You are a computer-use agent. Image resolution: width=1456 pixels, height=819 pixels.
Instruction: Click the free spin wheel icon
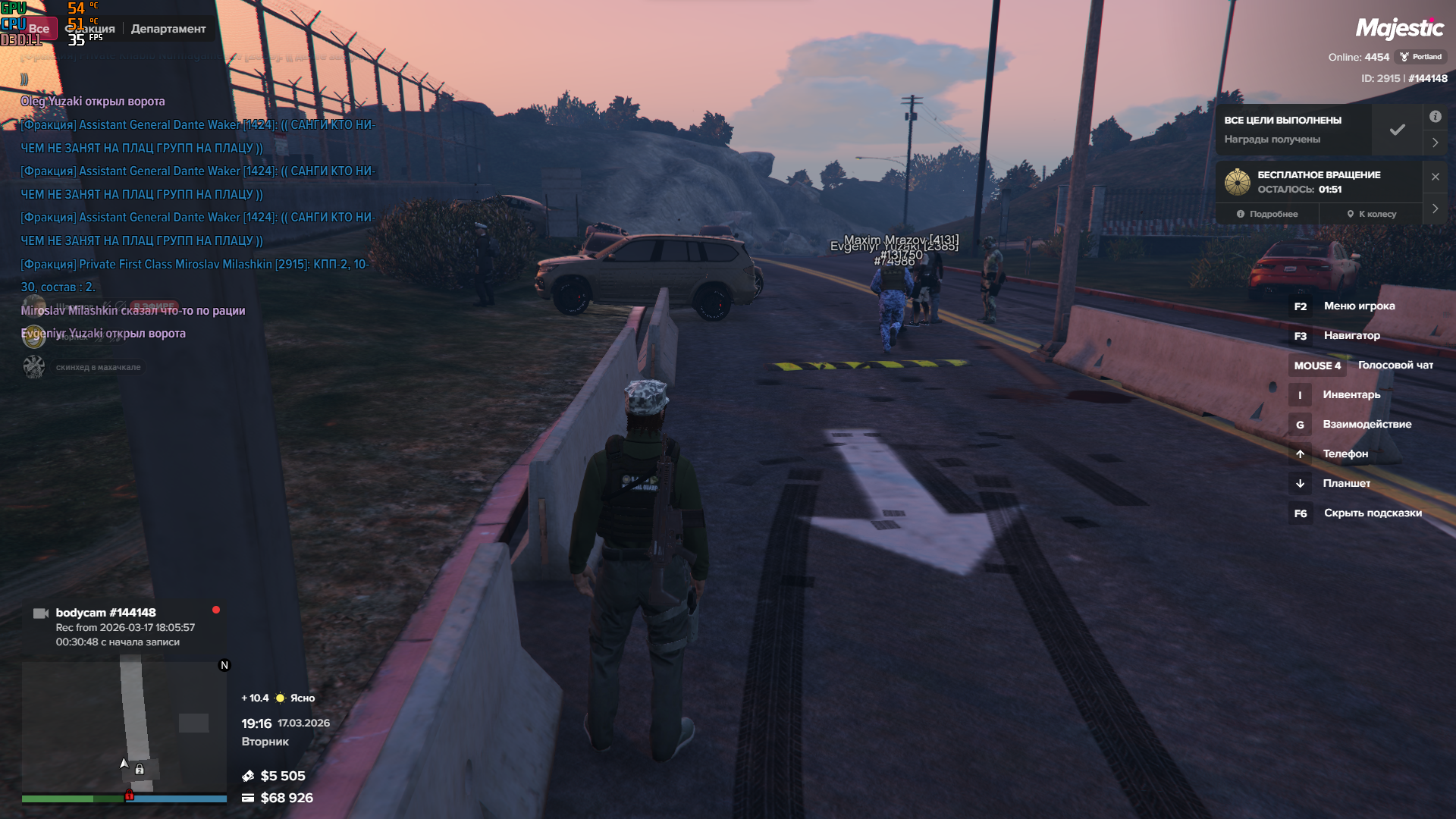coord(1238,182)
